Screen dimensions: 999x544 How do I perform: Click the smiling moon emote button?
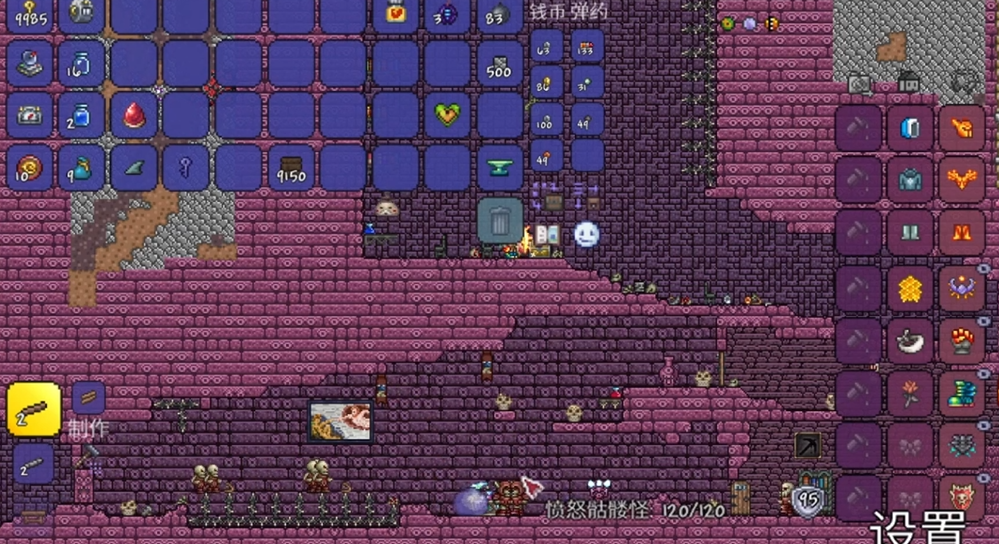coord(586,235)
